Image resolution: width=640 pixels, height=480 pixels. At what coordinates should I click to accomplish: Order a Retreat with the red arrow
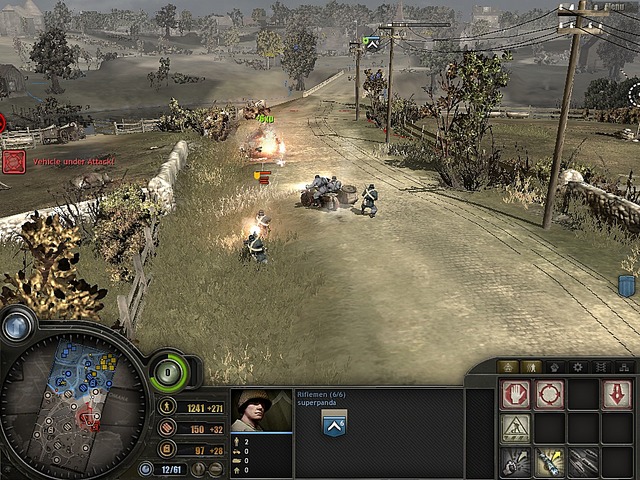(x=616, y=395)
